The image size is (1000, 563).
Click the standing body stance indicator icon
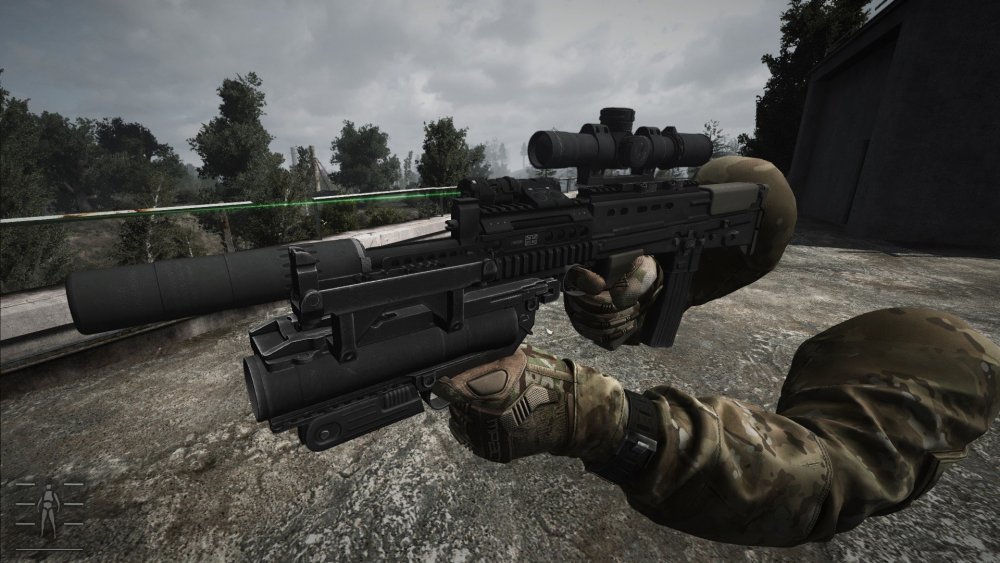click(x=48, y=507)
